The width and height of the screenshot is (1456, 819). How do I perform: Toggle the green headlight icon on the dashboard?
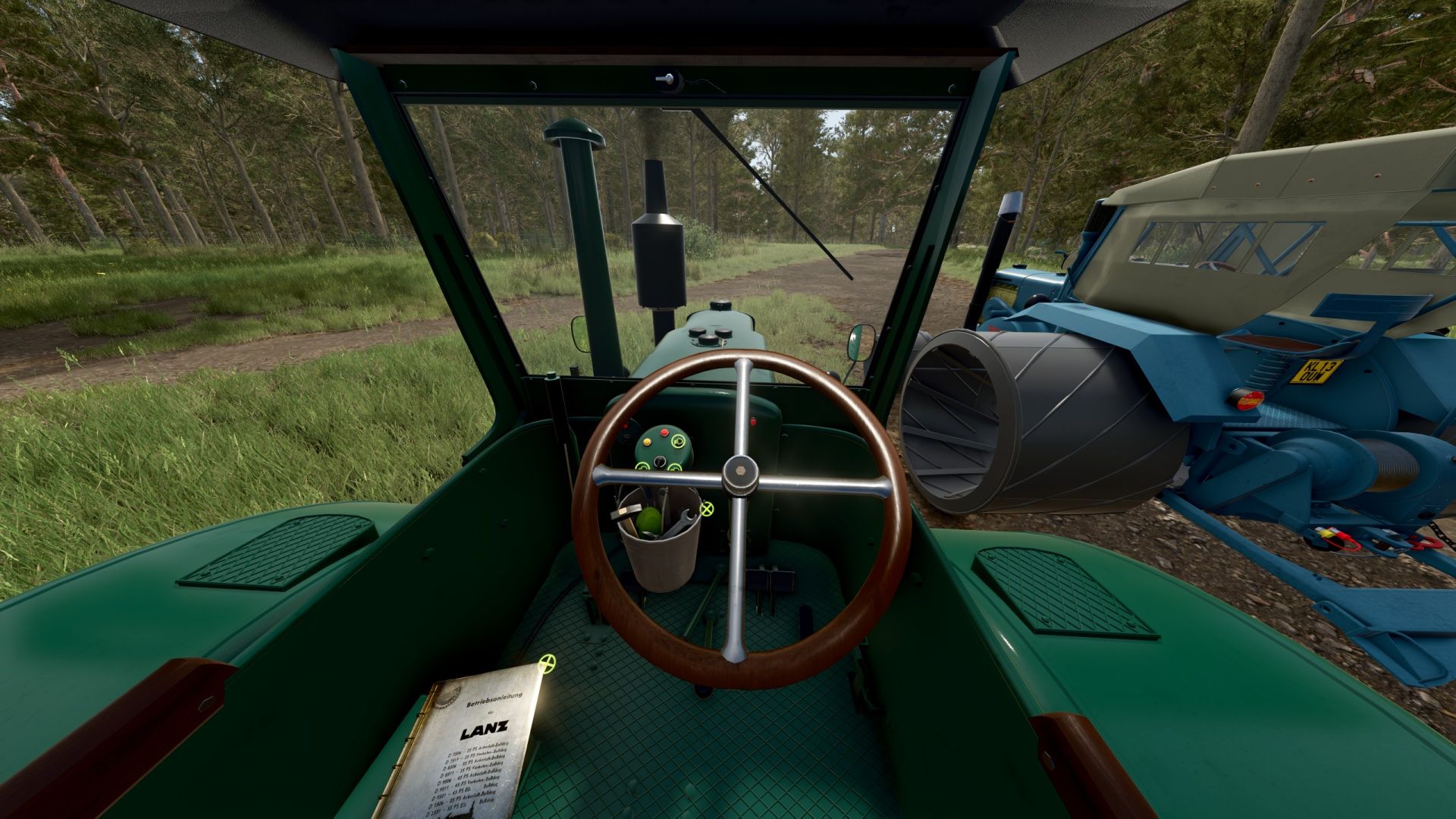(x=677, y=440)
